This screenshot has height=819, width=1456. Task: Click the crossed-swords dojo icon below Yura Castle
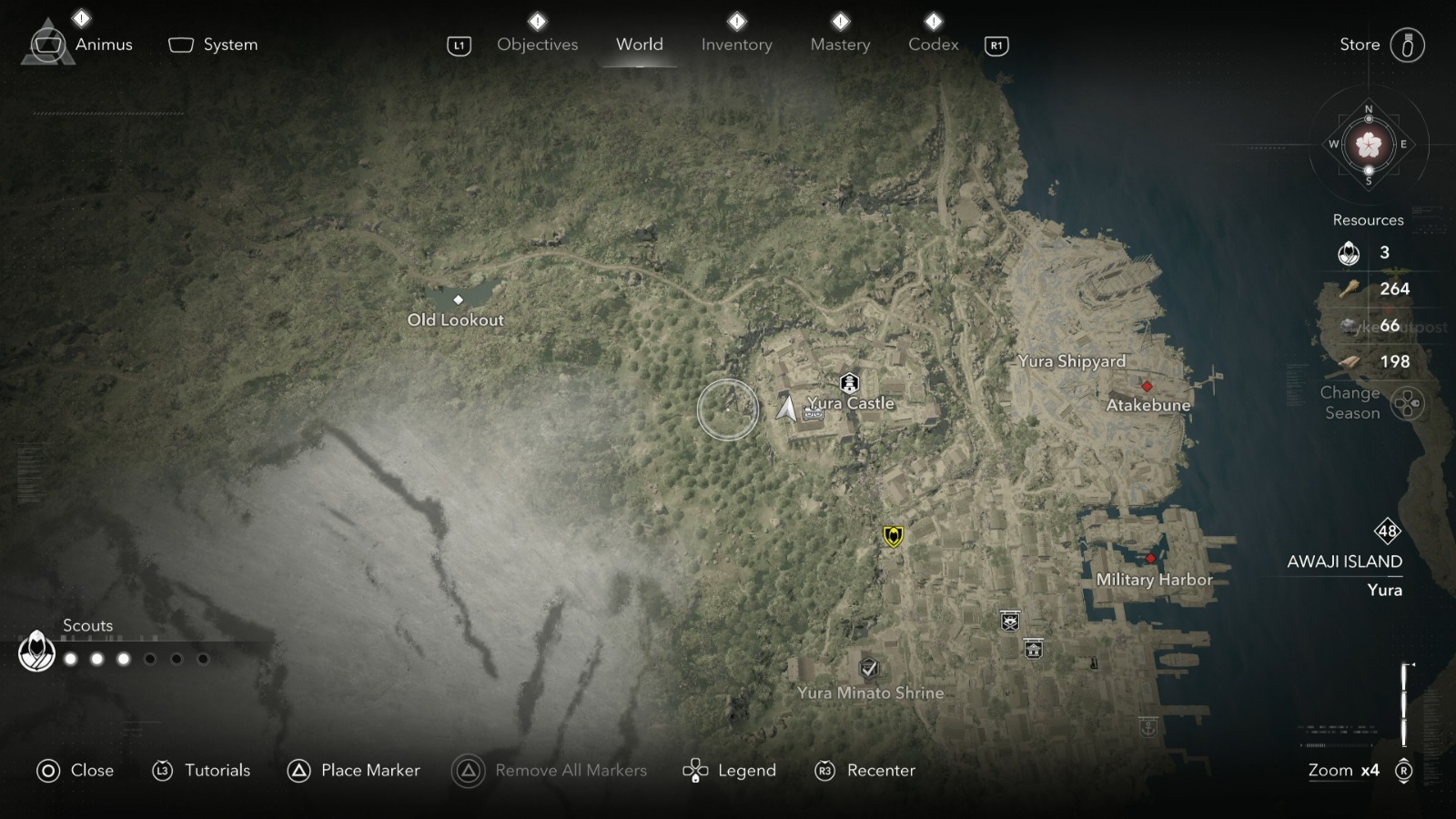coord(1008,622)
